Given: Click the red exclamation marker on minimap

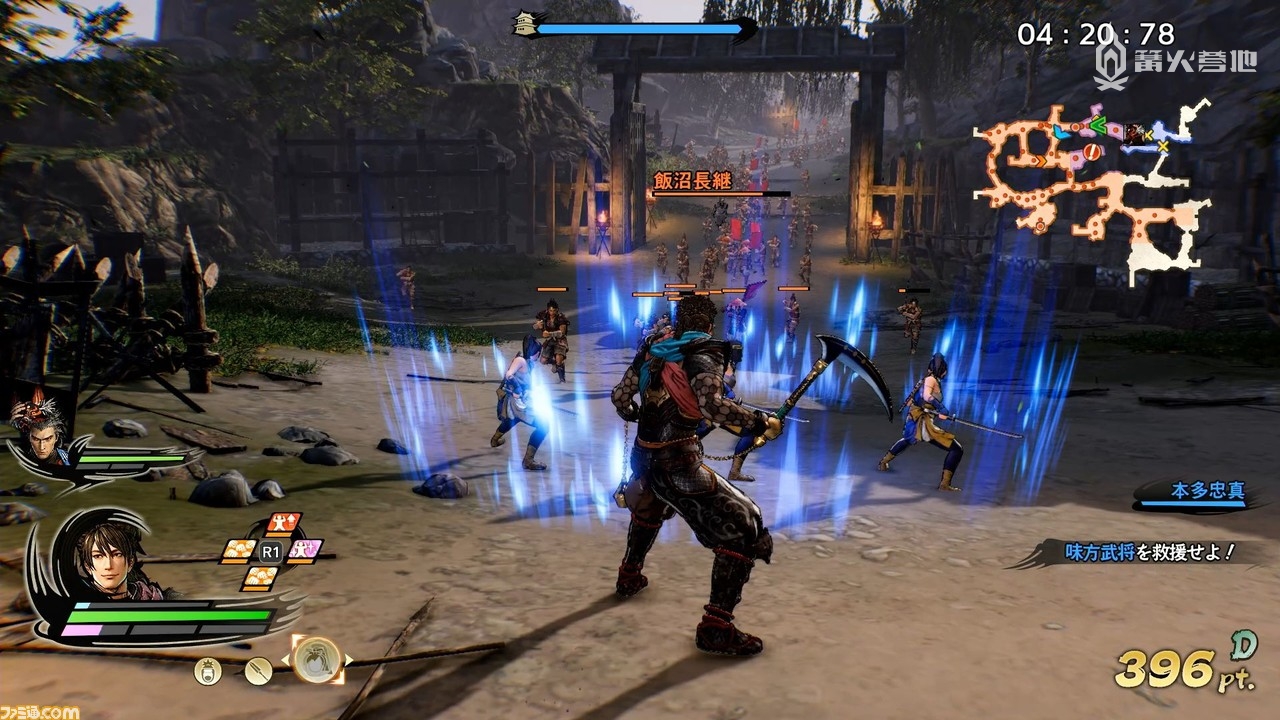Looking at the screenshot, I should (1094, 151).
